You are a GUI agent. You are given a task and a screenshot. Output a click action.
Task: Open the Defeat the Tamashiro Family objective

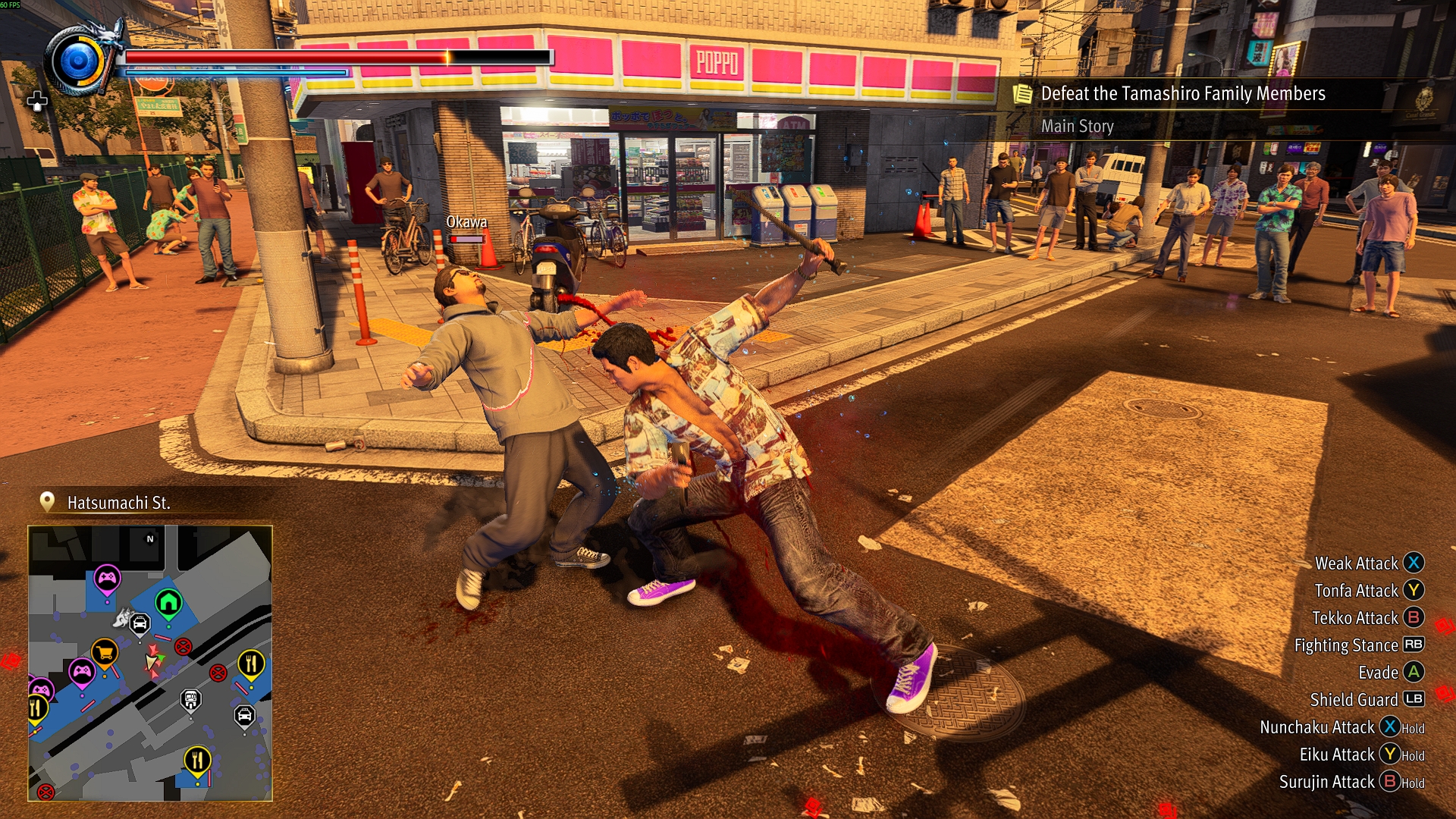tap(1182, 94)
